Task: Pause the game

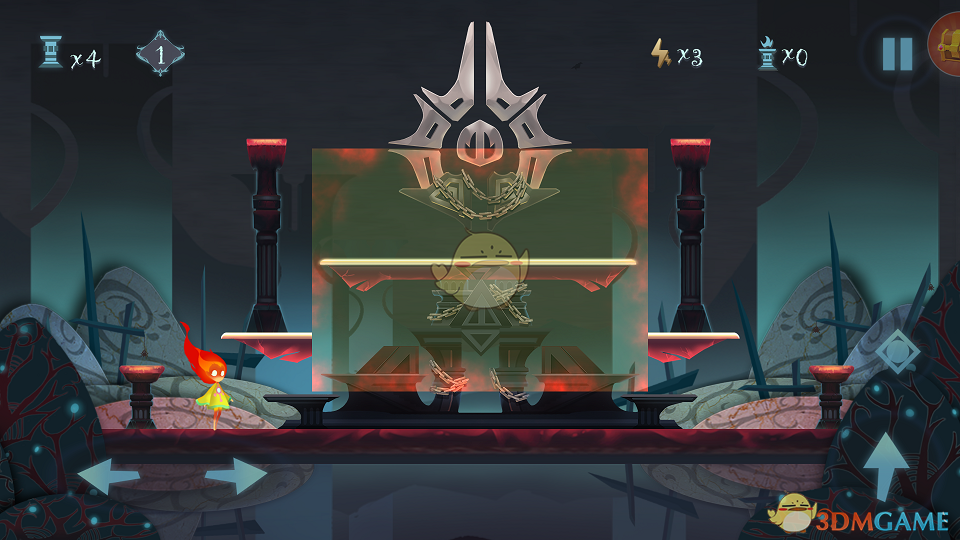Action: coord(897,54)
